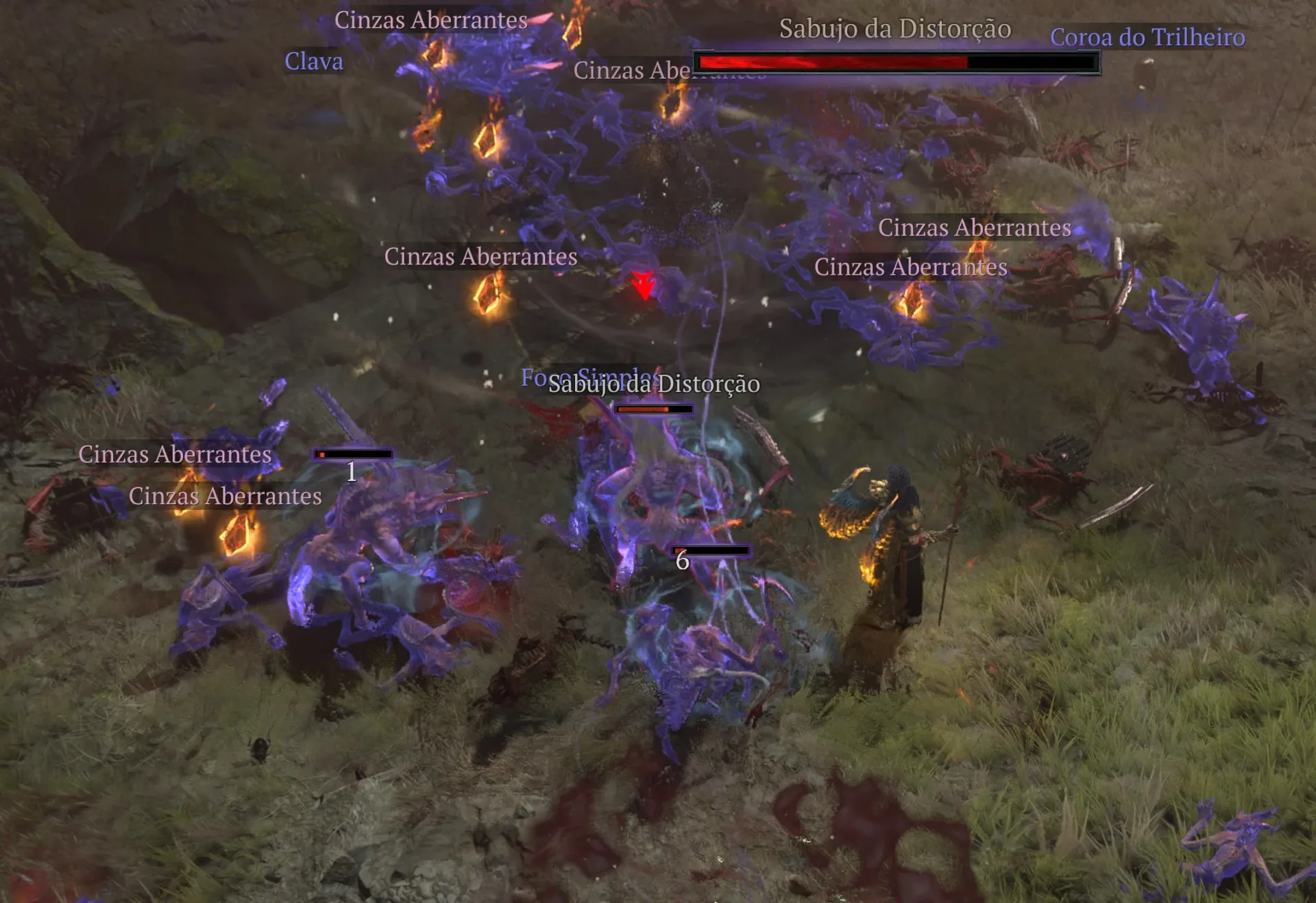The image size is (1316, 903).
Task: Click the leftmost Cinzas Aberrantes nameplate
Action: point(175,454)
